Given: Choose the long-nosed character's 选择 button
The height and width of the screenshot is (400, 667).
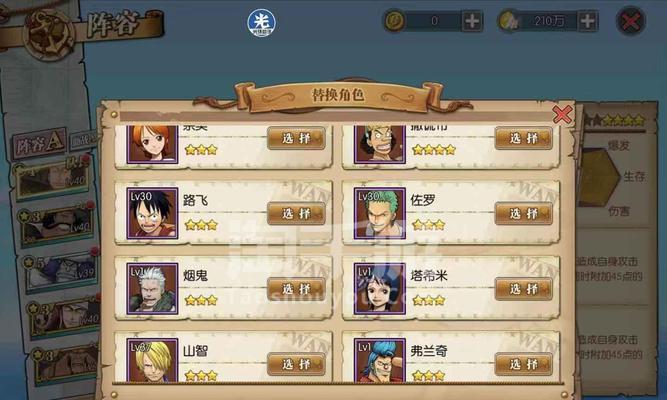Looking at the screenshot, I should tap(523, 138).
